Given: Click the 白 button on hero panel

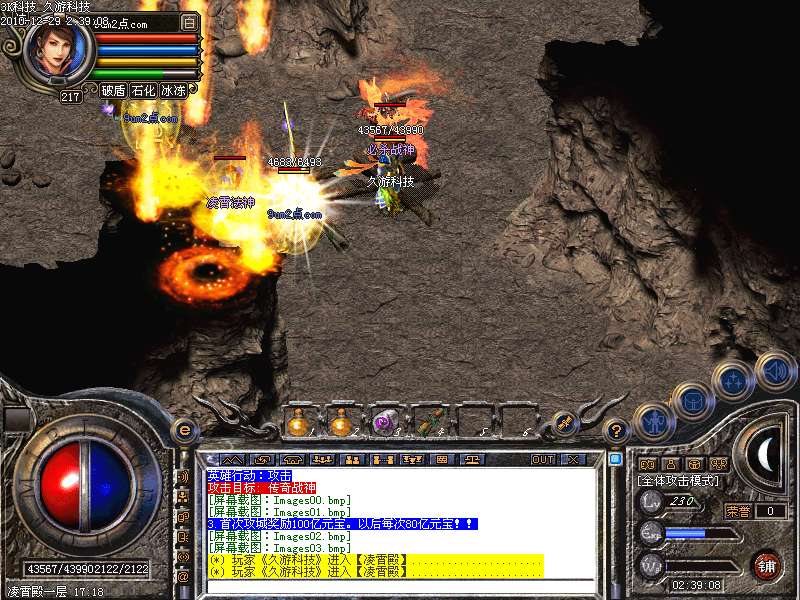Looking at the screenshot, I should click(190, 22).
